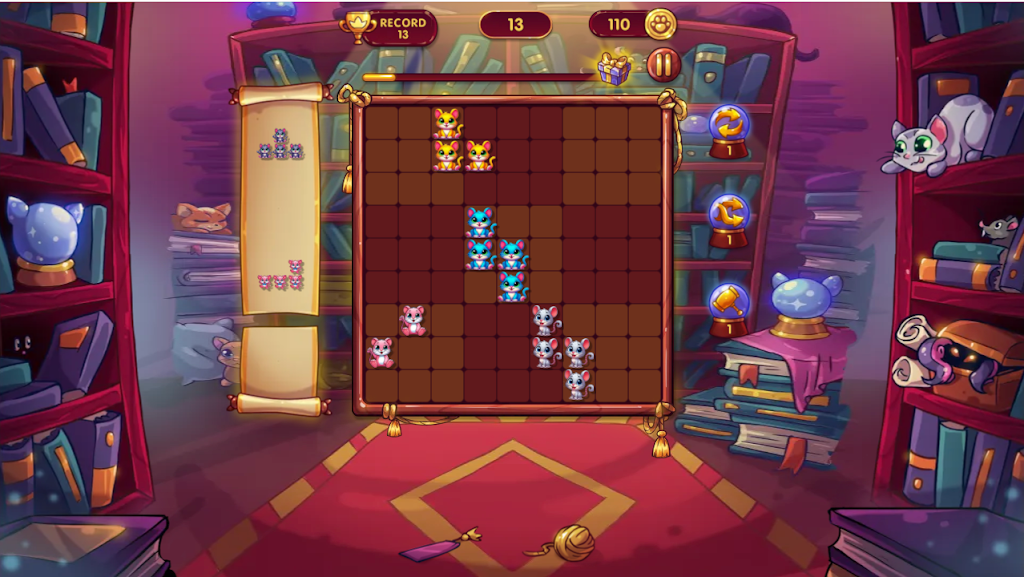Select the gray T-shaped cat piece on scroll

click(281, 145)
